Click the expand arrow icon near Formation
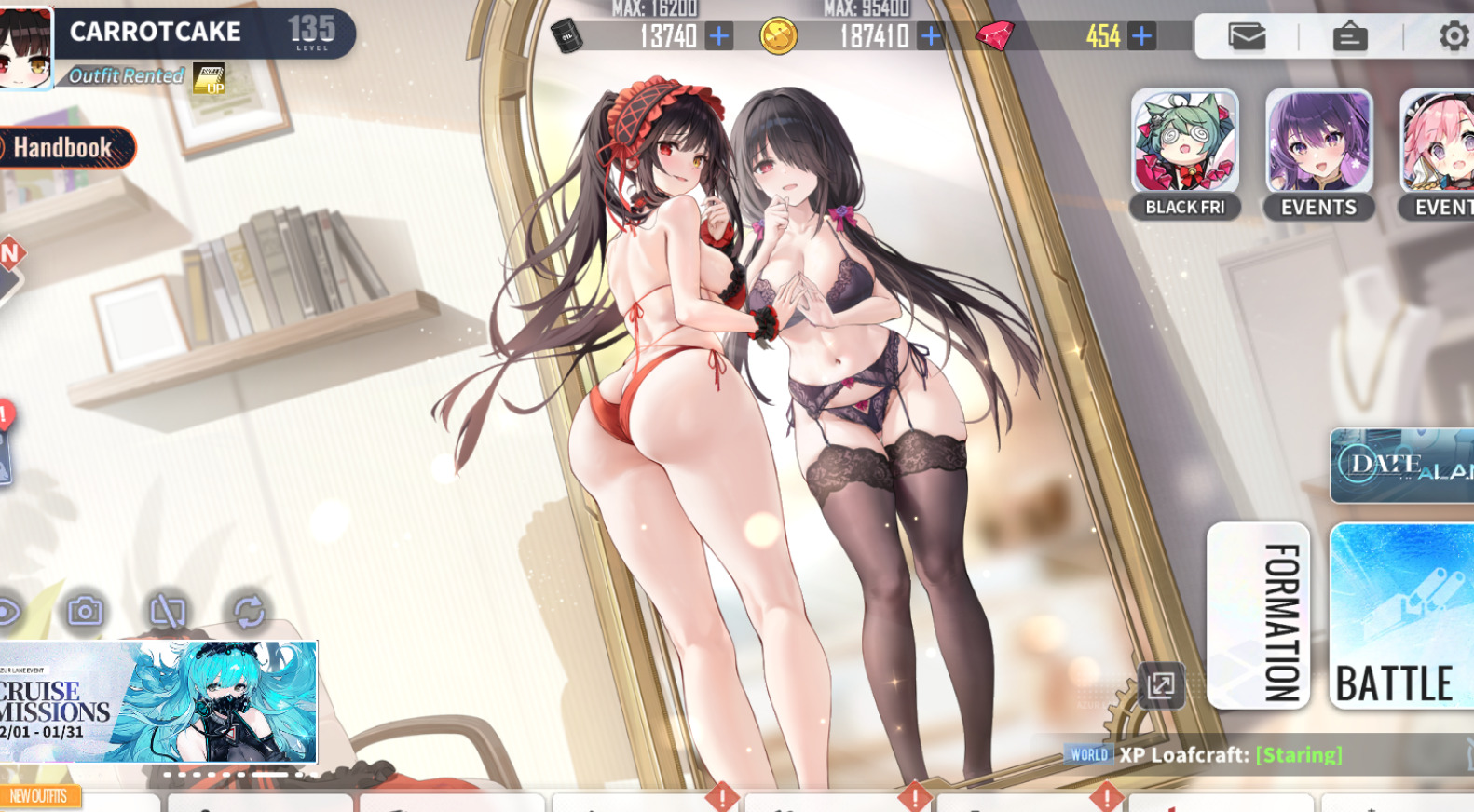 pos(1161,686)
